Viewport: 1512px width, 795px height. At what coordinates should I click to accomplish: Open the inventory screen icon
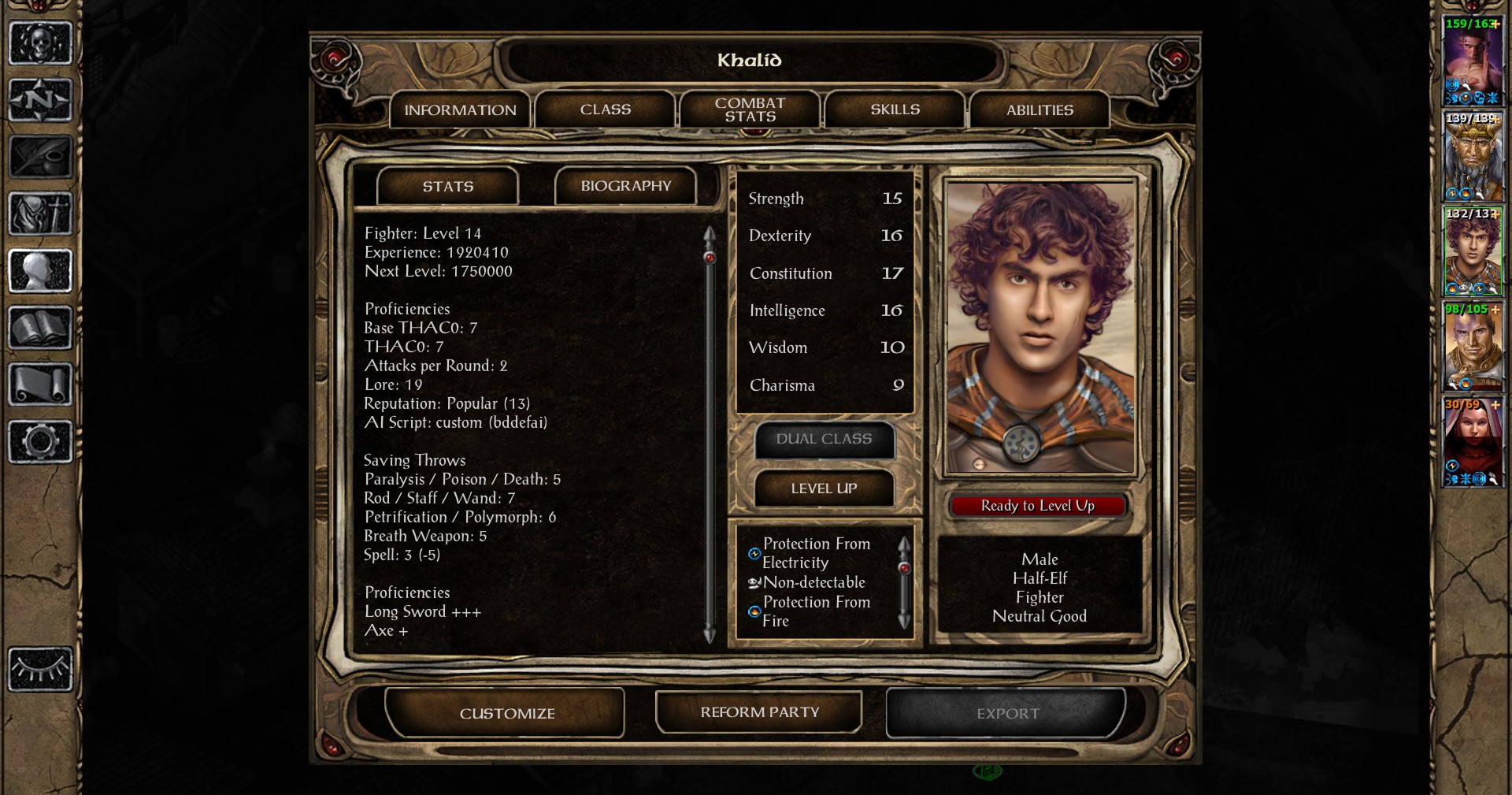(39, 214)
